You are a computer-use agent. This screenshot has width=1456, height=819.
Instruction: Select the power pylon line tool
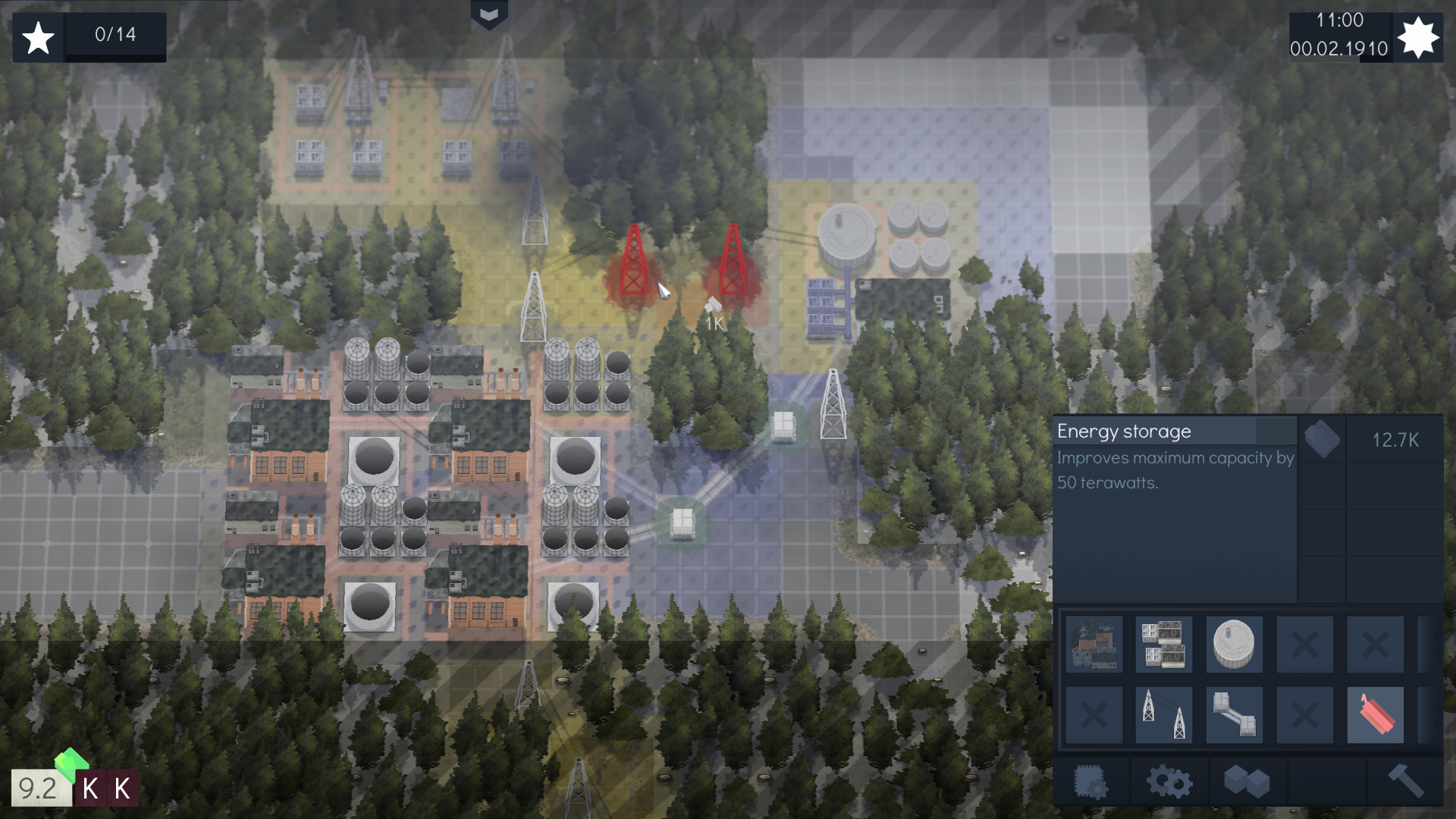1163,714
